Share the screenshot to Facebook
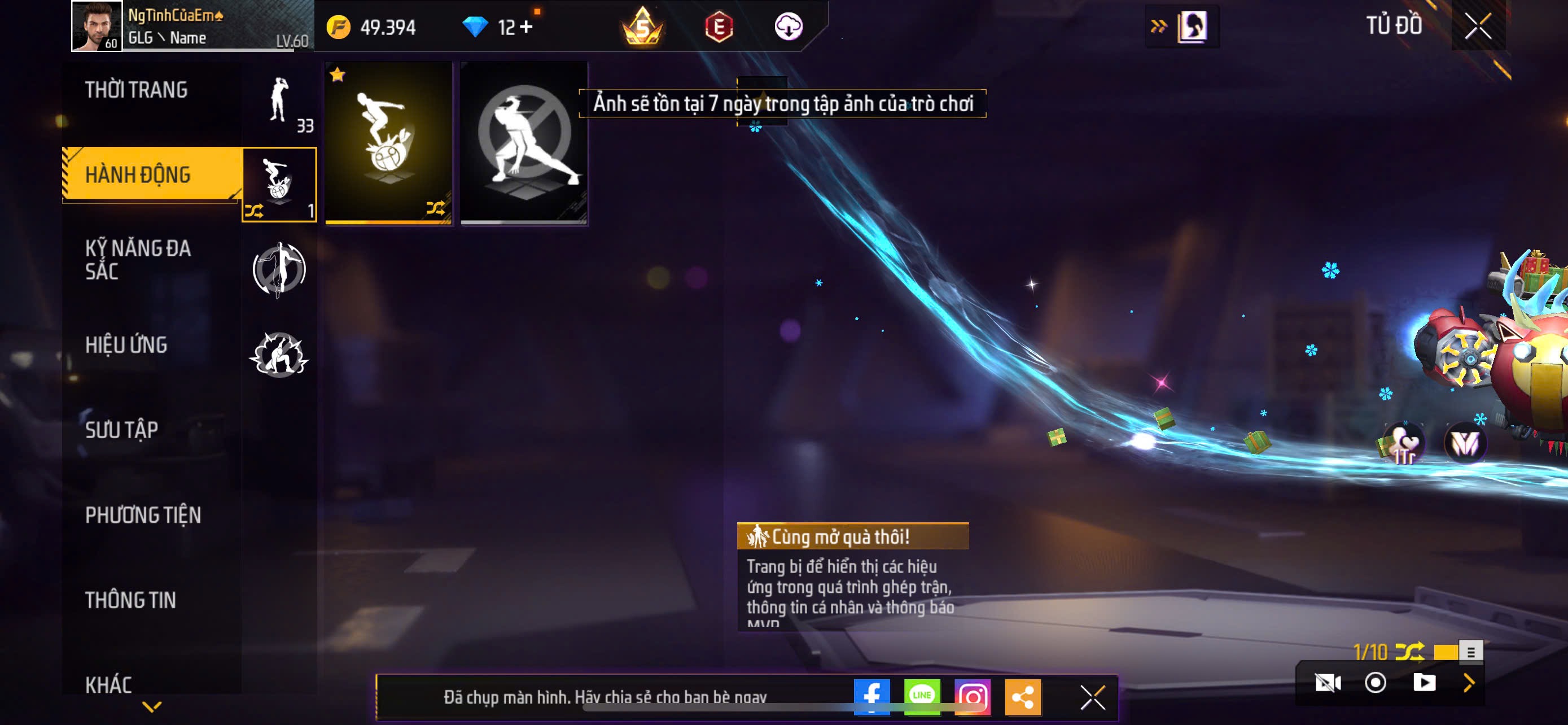The height and width of the screenshot is (725, 1568). pyautogui.click(x=871, y=696)
